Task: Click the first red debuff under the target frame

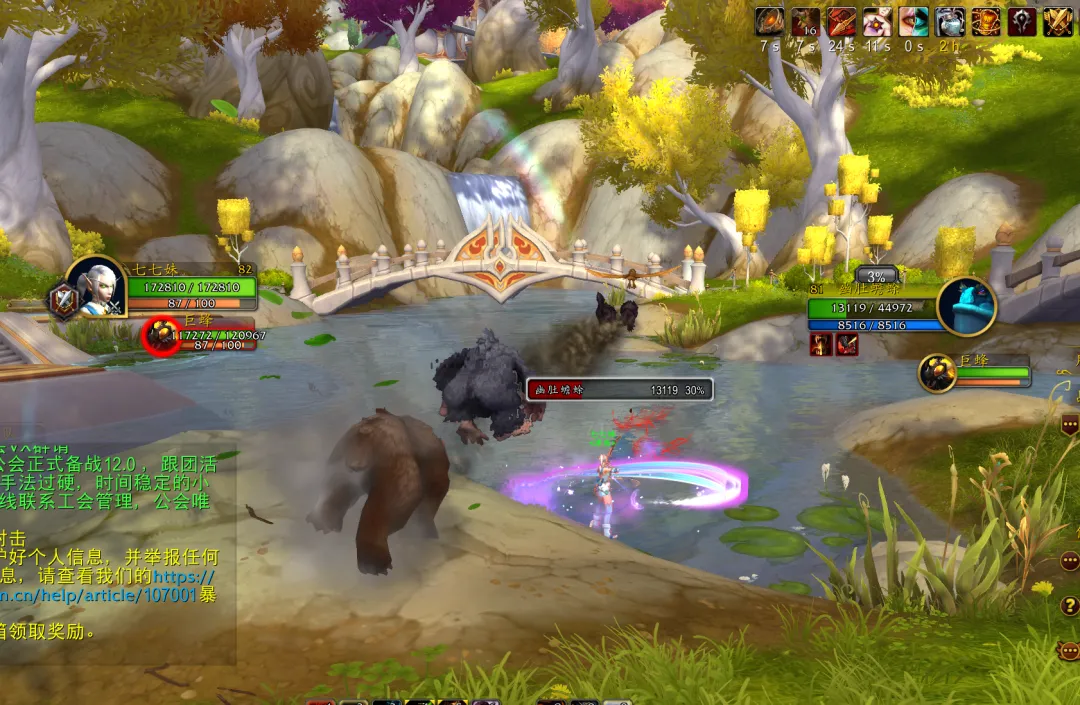Action: coord(821,345)
